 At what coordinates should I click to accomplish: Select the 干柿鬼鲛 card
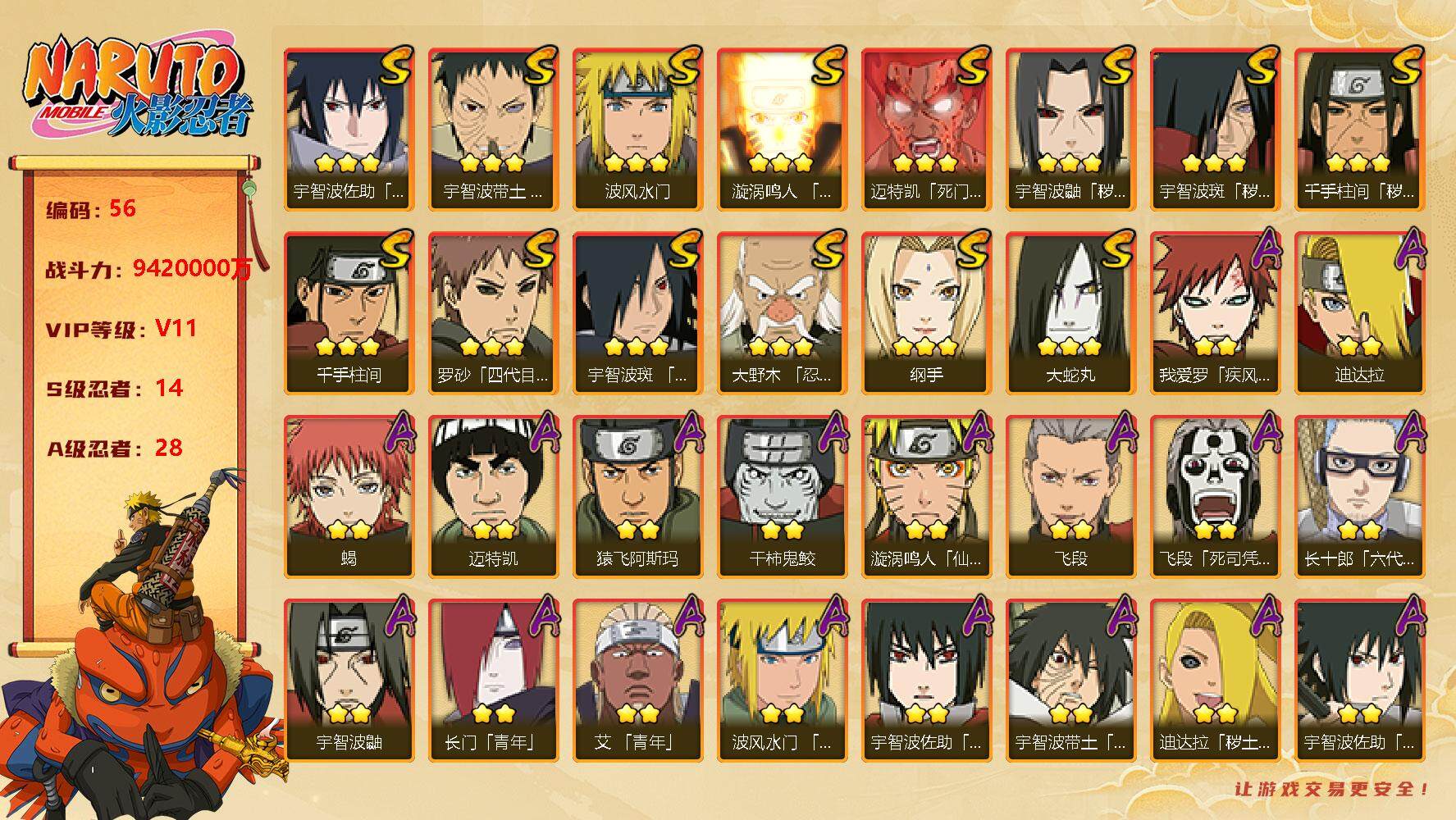click(782, 496)
